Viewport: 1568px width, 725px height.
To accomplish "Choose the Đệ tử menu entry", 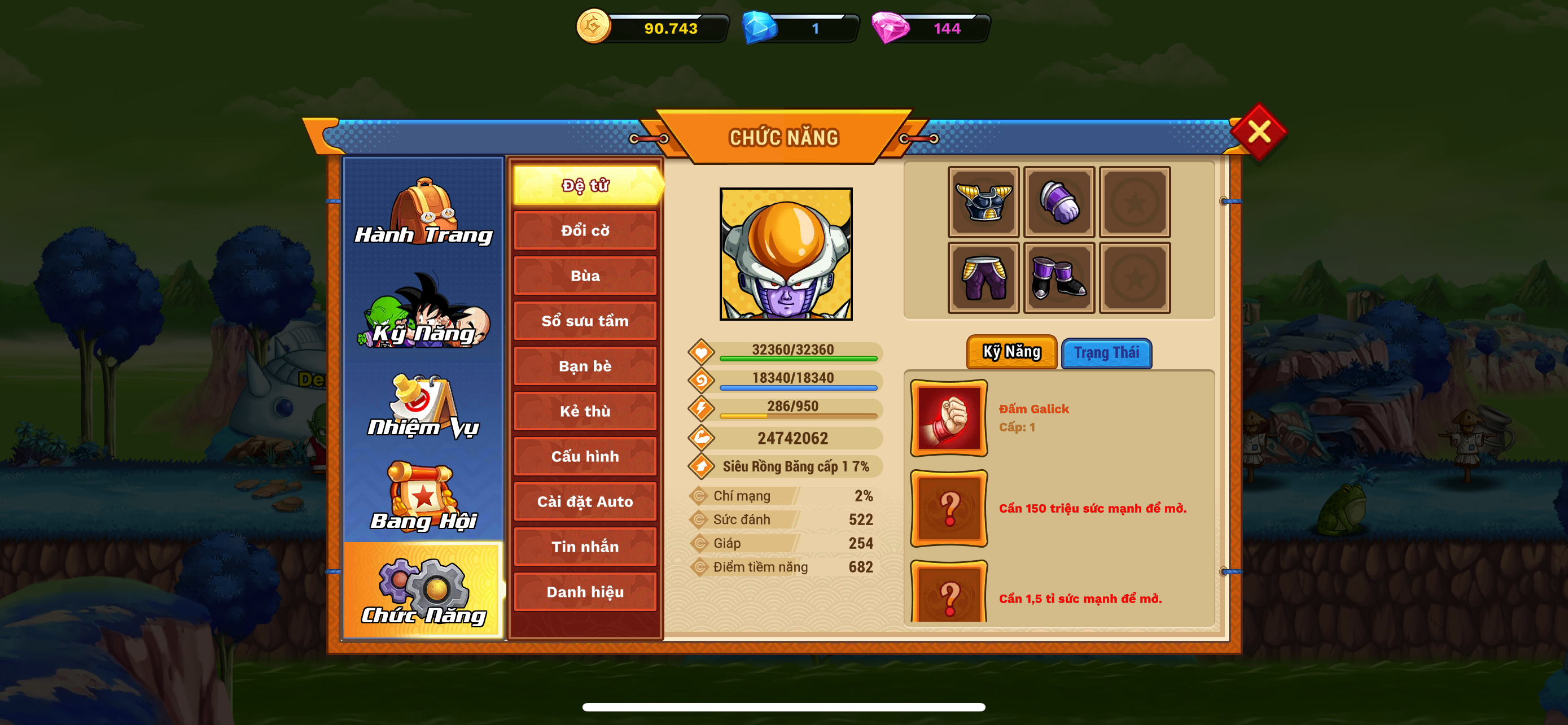I will pos(585,185).
